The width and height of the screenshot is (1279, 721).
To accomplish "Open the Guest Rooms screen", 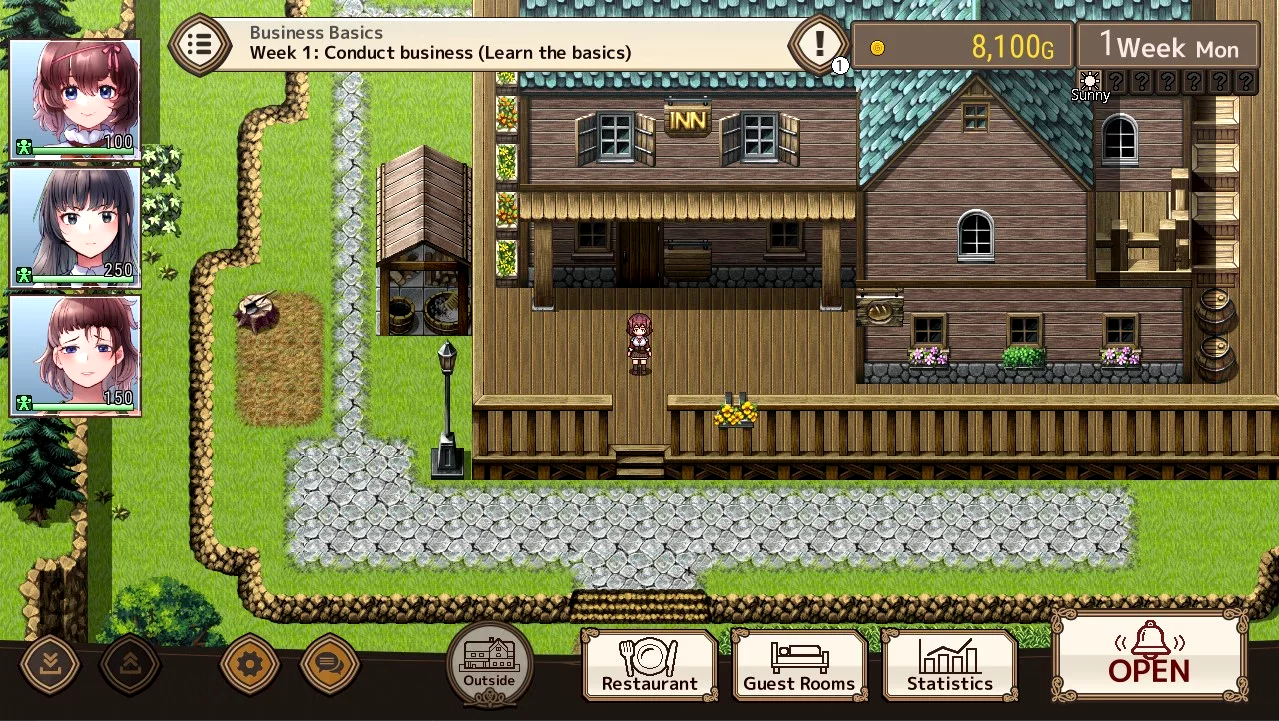I will [x=799, y=665].
